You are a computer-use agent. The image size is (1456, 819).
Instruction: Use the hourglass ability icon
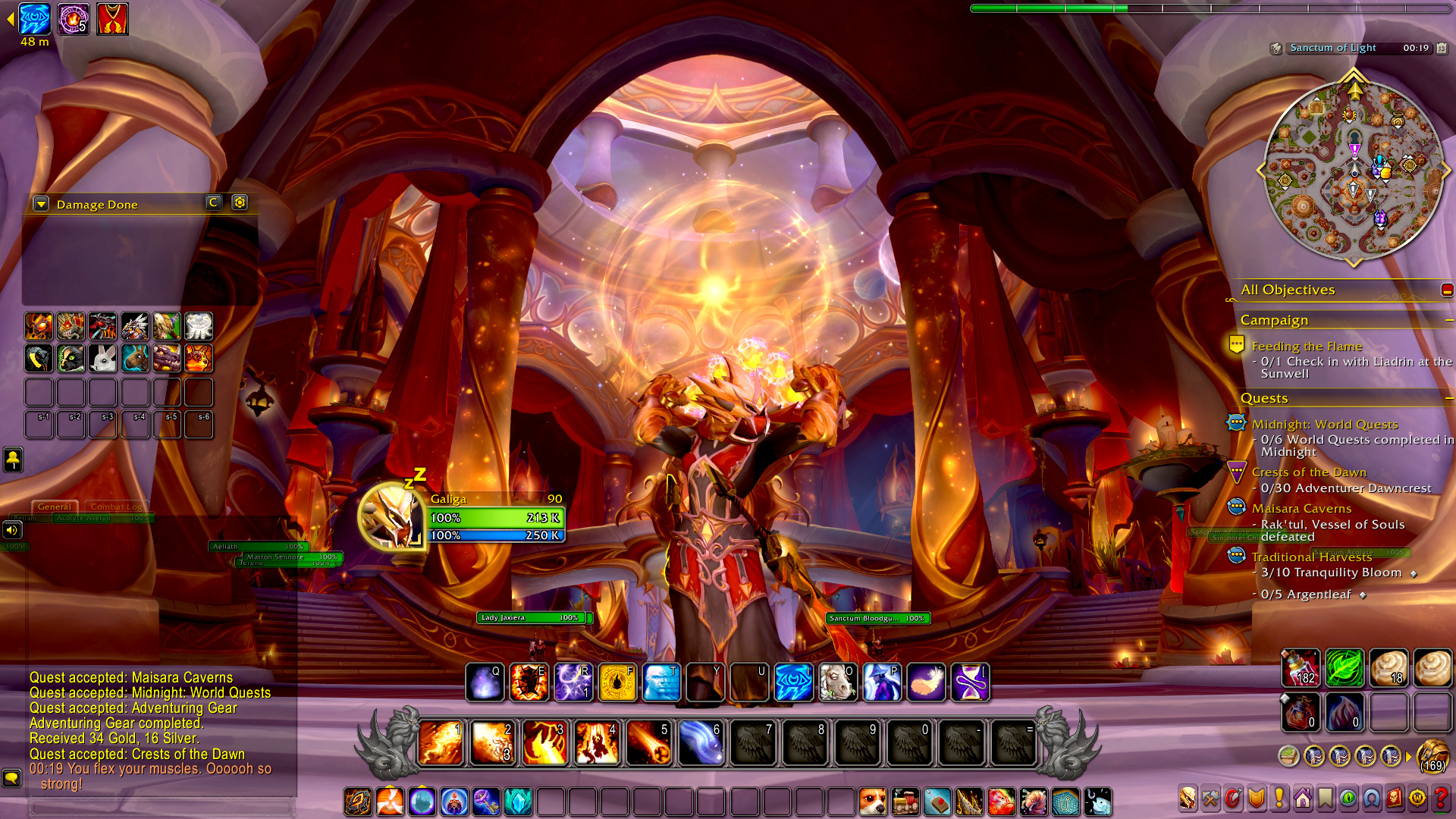tap(970, 682)
